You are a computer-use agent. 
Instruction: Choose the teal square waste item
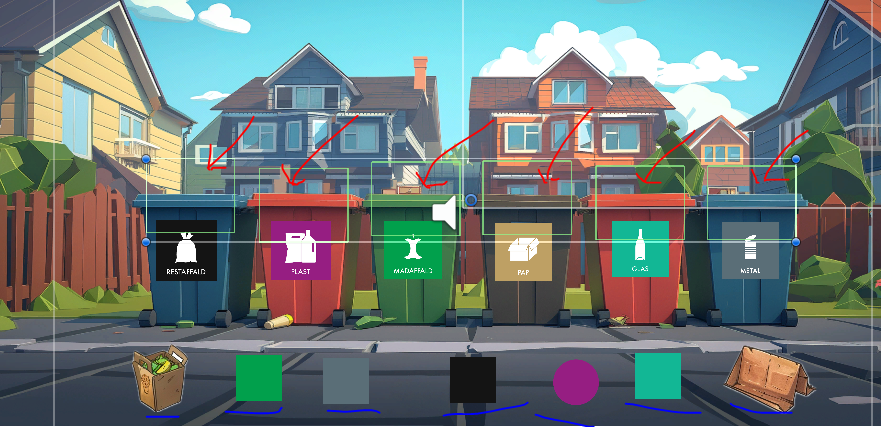pos(657,376)
